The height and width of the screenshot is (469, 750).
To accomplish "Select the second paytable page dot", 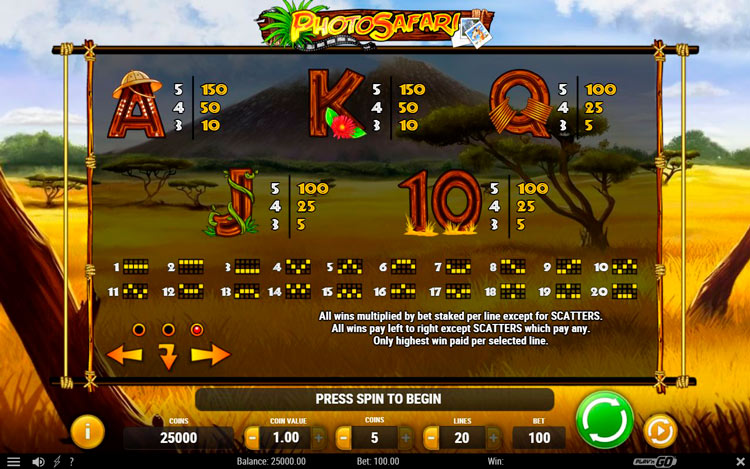I will tap(168, 329).
